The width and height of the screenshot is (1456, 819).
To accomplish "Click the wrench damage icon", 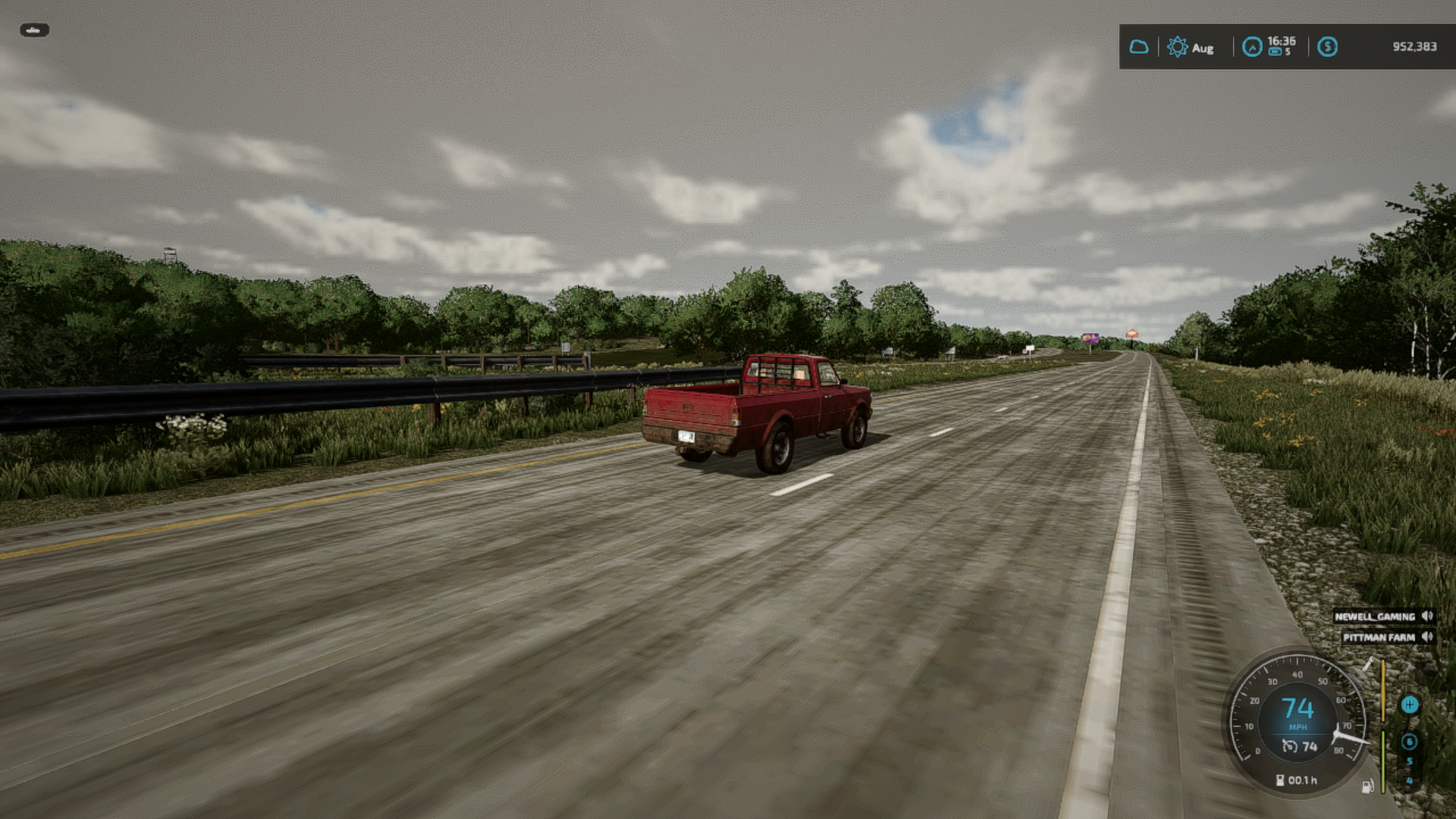I will pyautogui.click(x=1369, y=664).
